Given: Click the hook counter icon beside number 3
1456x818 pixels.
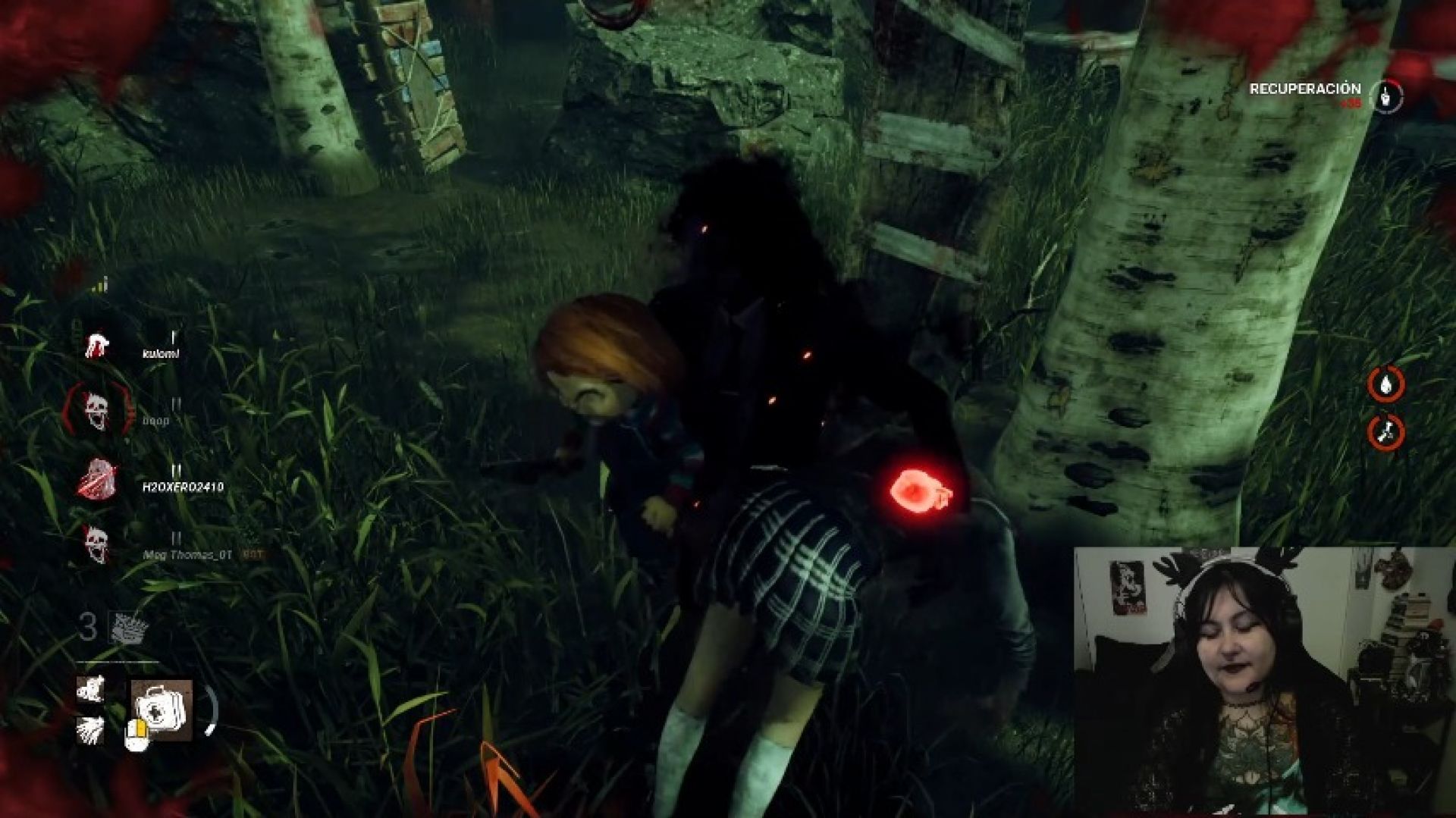Looking at the screenshot, I should (x=127, y=627).
